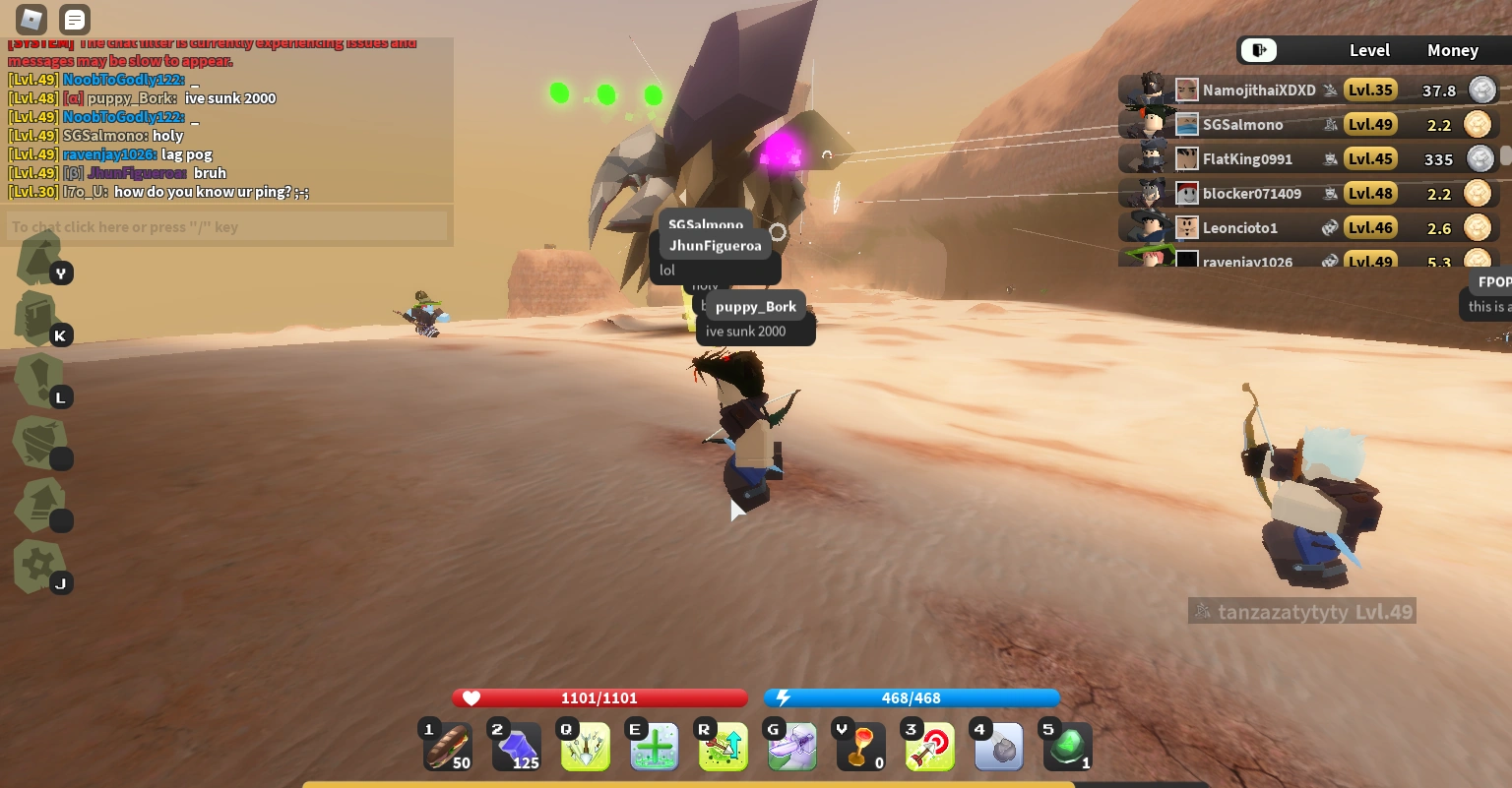Open the V trophy emote icon

860,746
